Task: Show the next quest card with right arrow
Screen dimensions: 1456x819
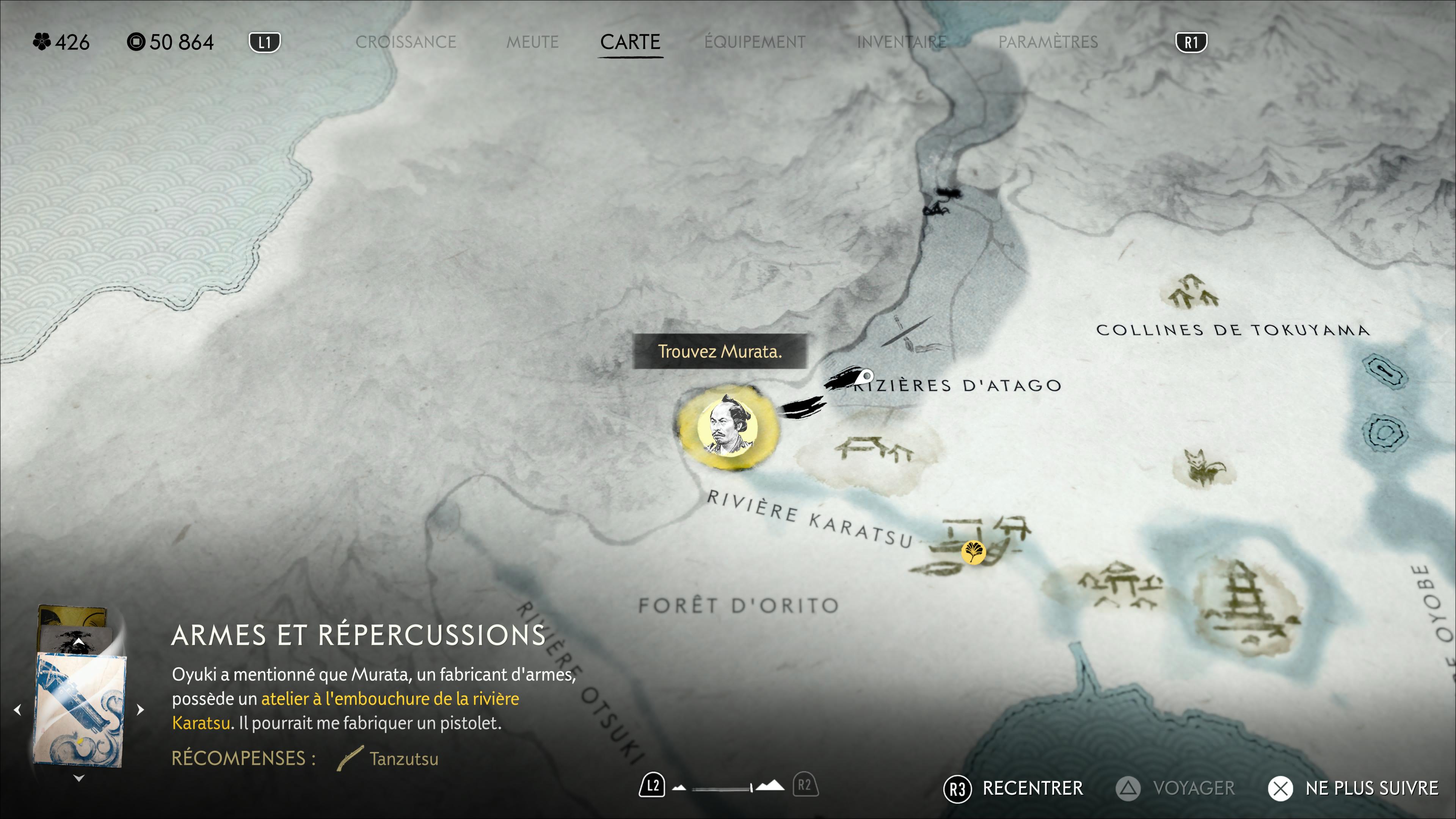Action: [x=141, y=709]
